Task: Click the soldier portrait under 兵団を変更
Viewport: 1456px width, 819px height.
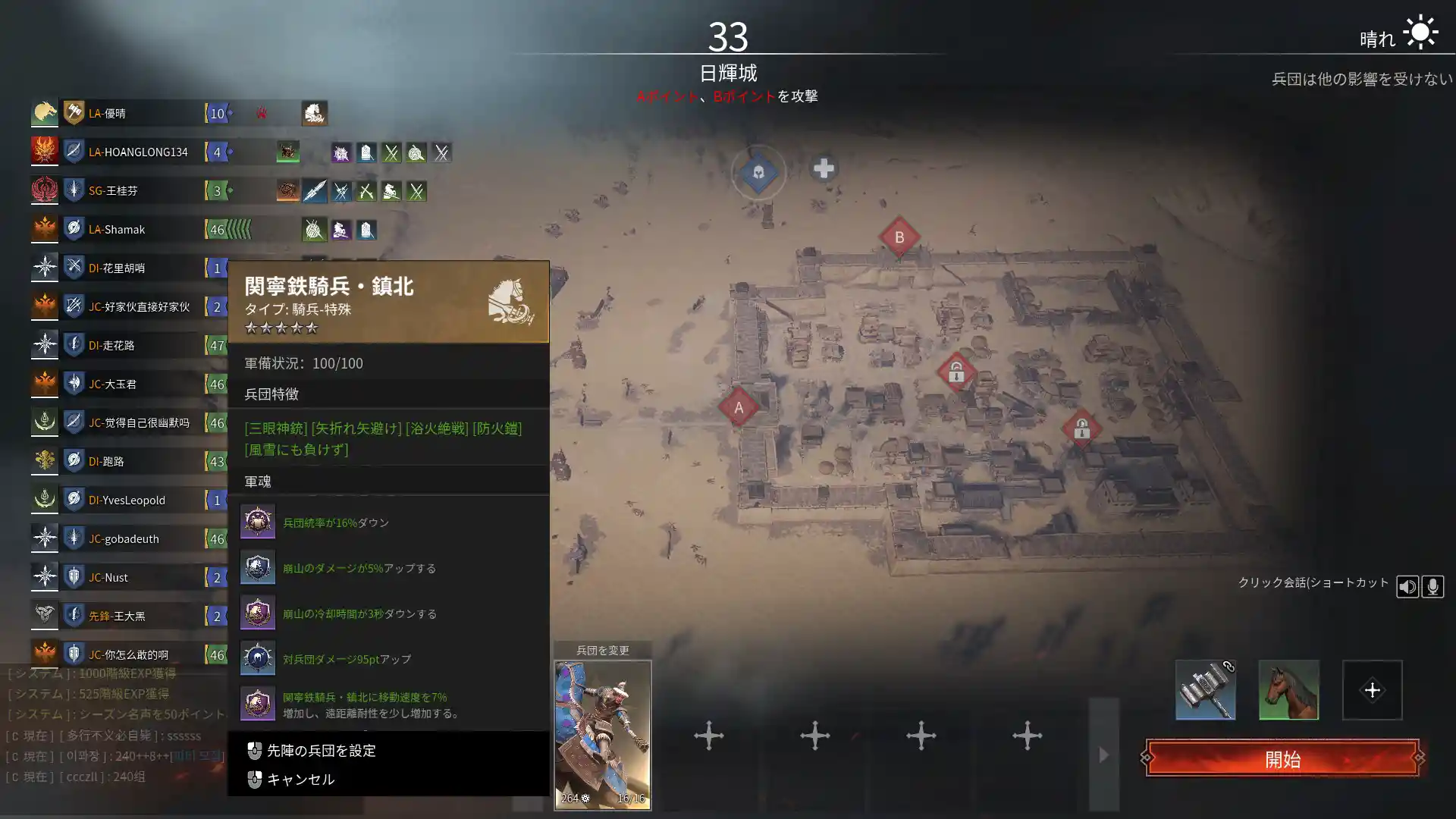Action: pos(603,732)
